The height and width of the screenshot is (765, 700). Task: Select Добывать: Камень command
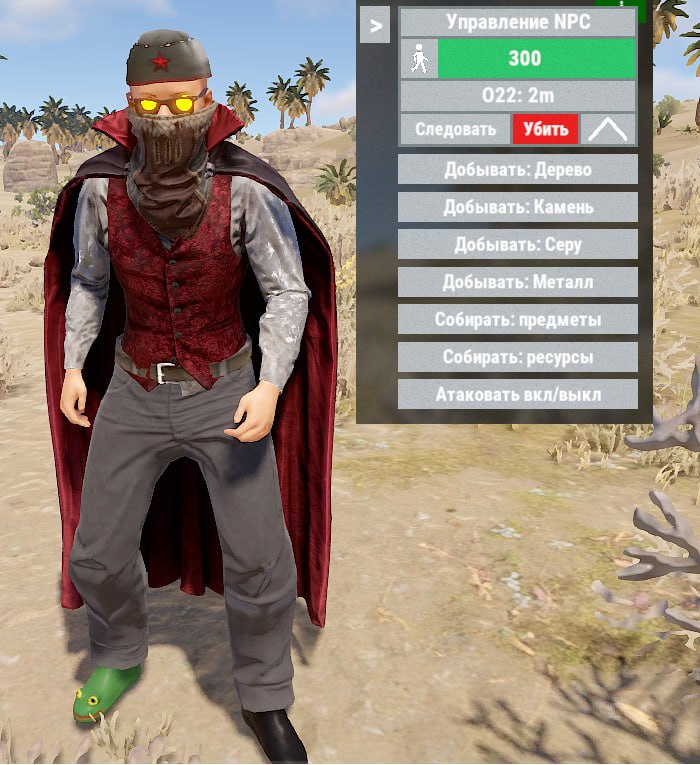pyautogui.click(x=517, y=207)
